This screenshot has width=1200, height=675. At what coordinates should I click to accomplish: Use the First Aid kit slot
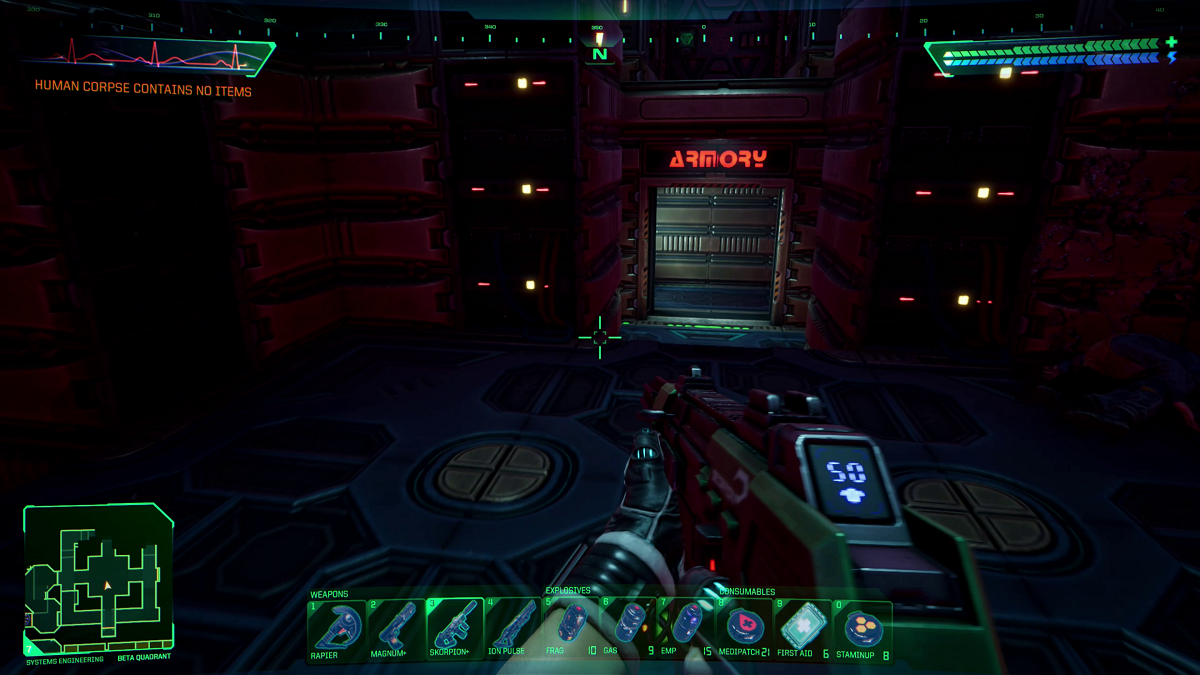click(801, 629)
